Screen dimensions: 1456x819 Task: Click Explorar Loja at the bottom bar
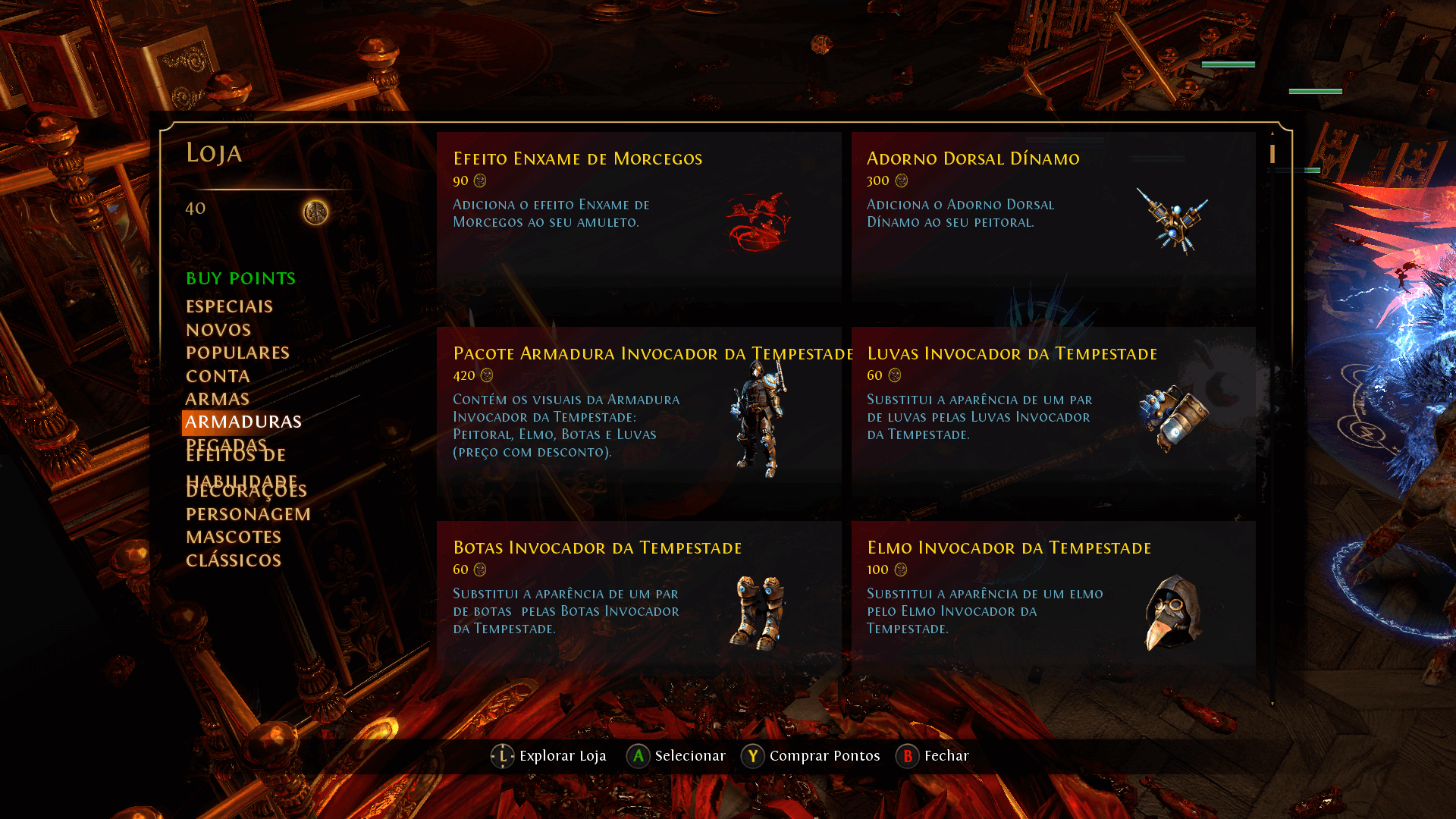(562, 756)
